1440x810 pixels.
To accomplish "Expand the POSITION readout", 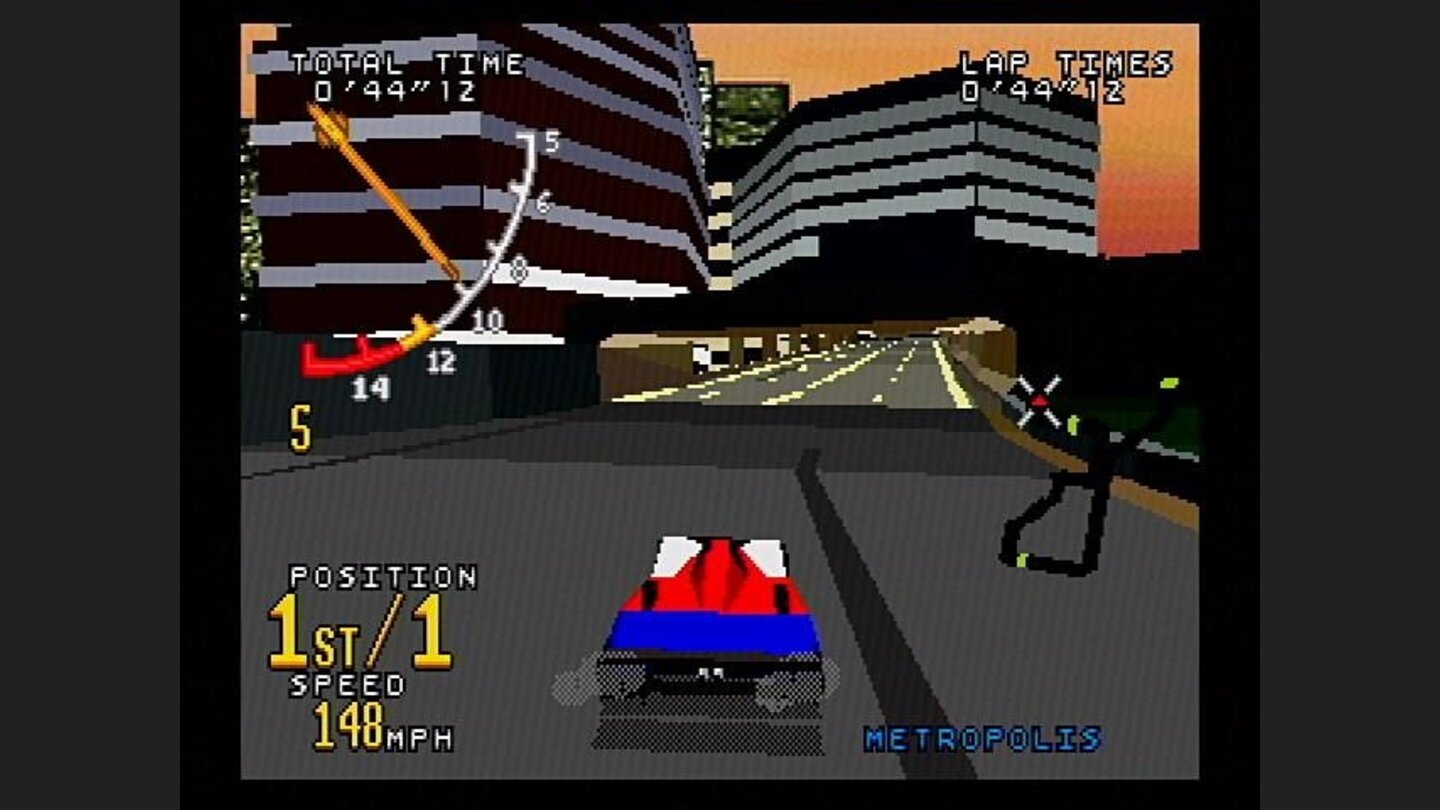I will pos(385,577).
